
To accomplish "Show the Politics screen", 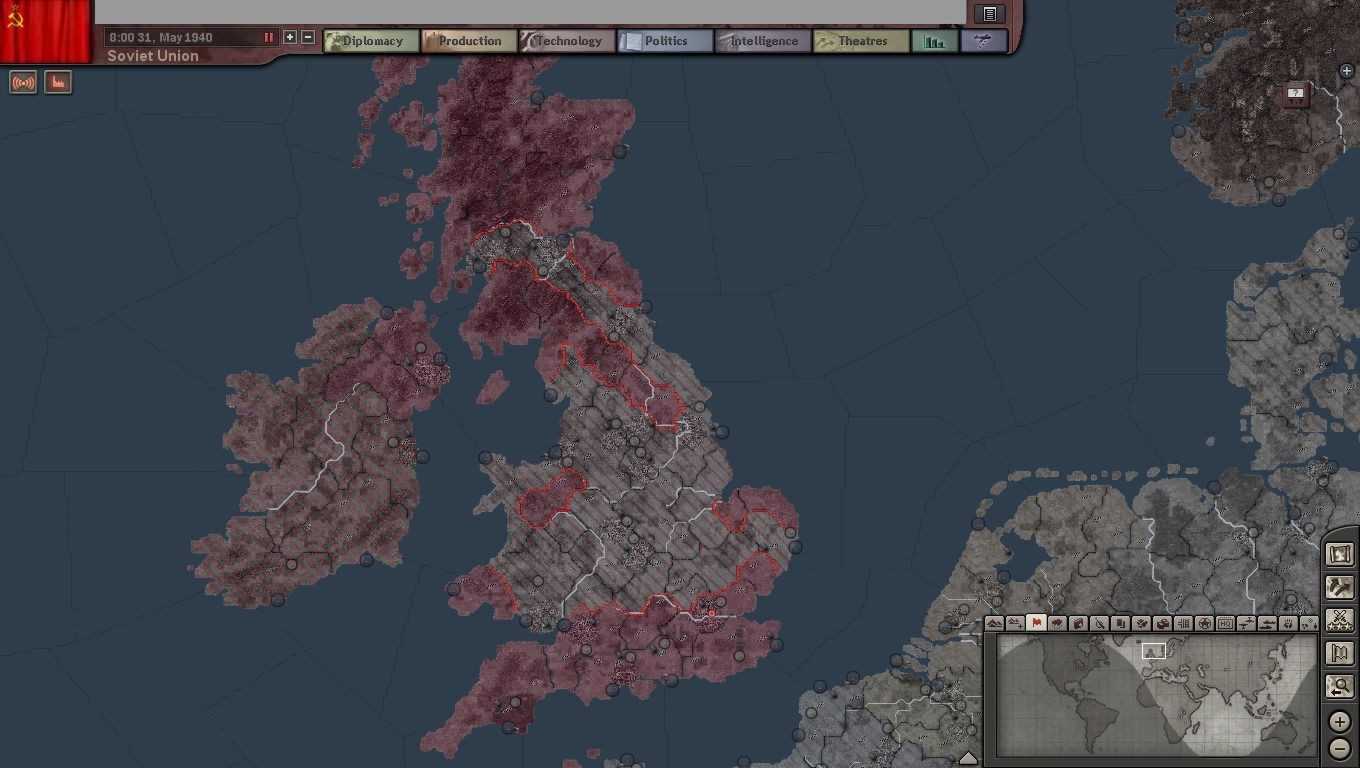I will coord(665,41).
